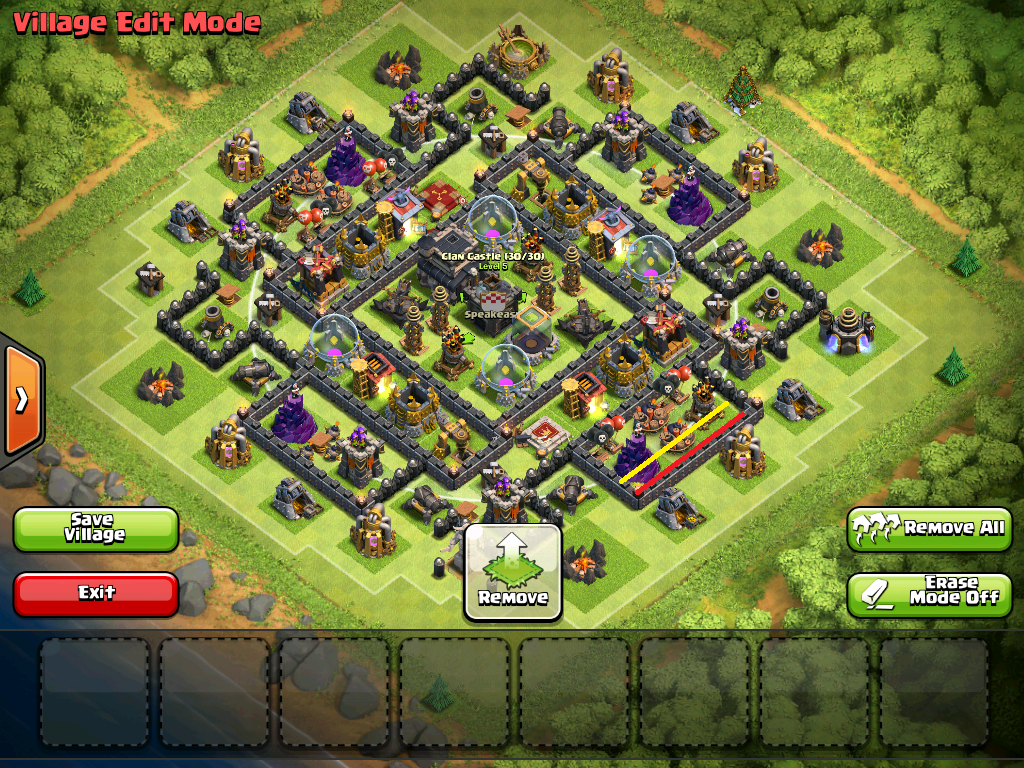
Task: Save the village layout
Action: point(96,528)
